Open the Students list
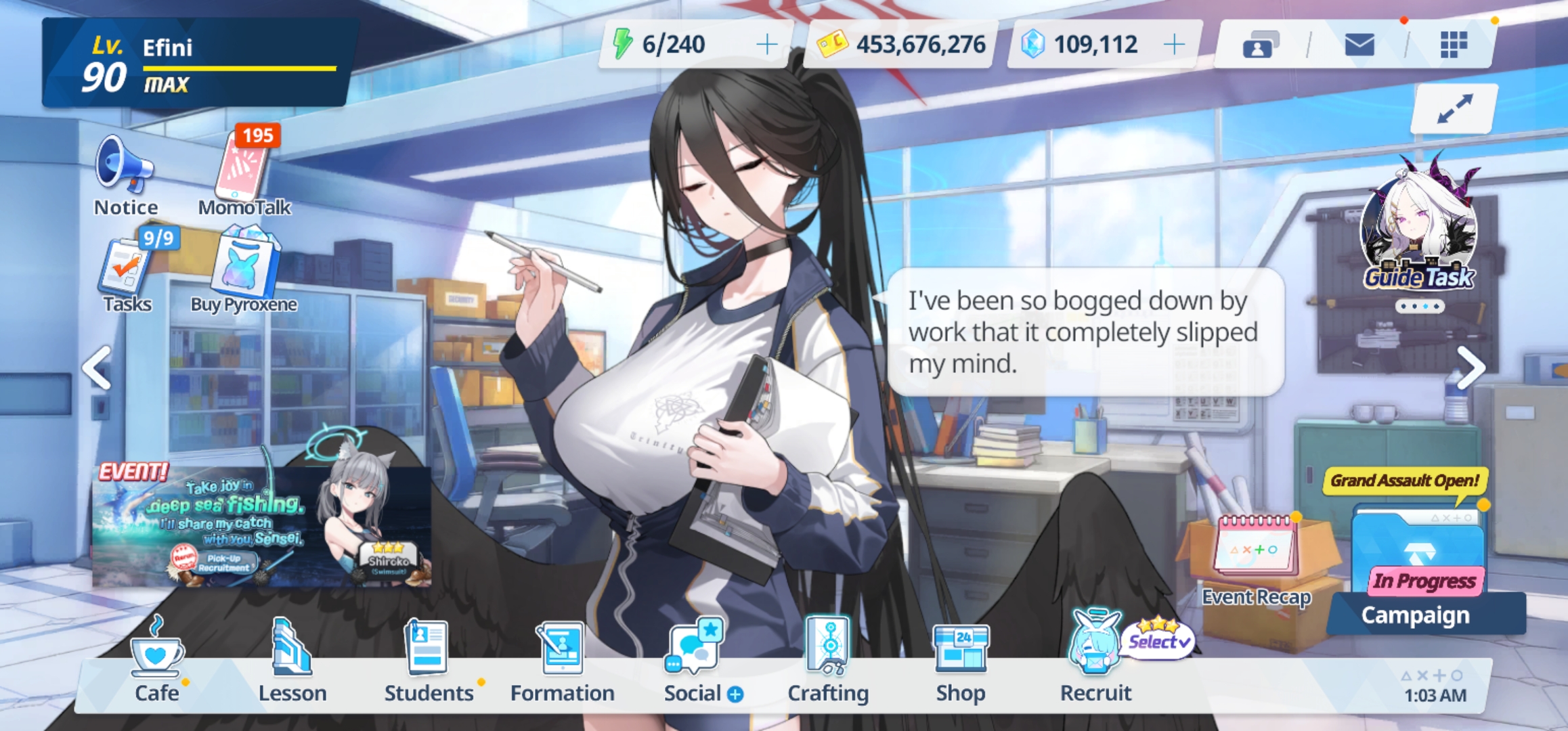 coord(428,660)
